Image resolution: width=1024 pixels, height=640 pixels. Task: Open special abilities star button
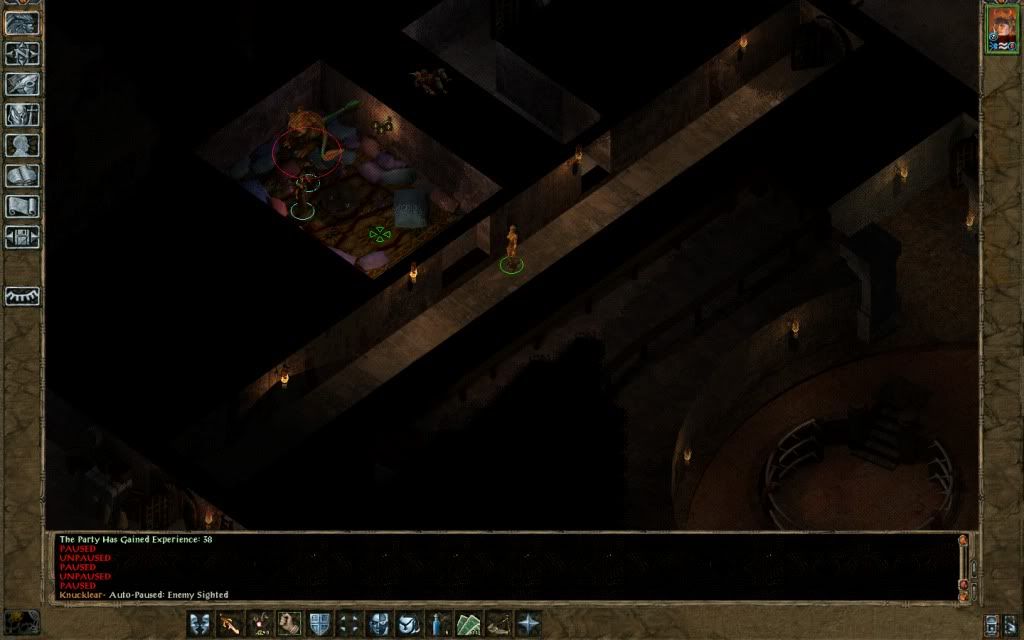[x=528, y=624]
